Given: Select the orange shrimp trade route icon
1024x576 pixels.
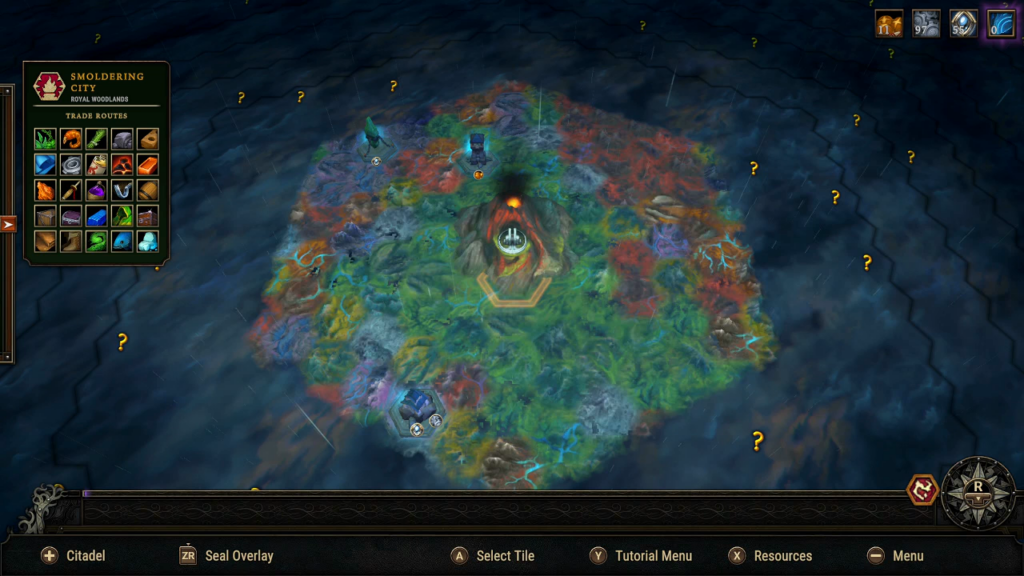Looking at the screenshot, I should (71, 139).
